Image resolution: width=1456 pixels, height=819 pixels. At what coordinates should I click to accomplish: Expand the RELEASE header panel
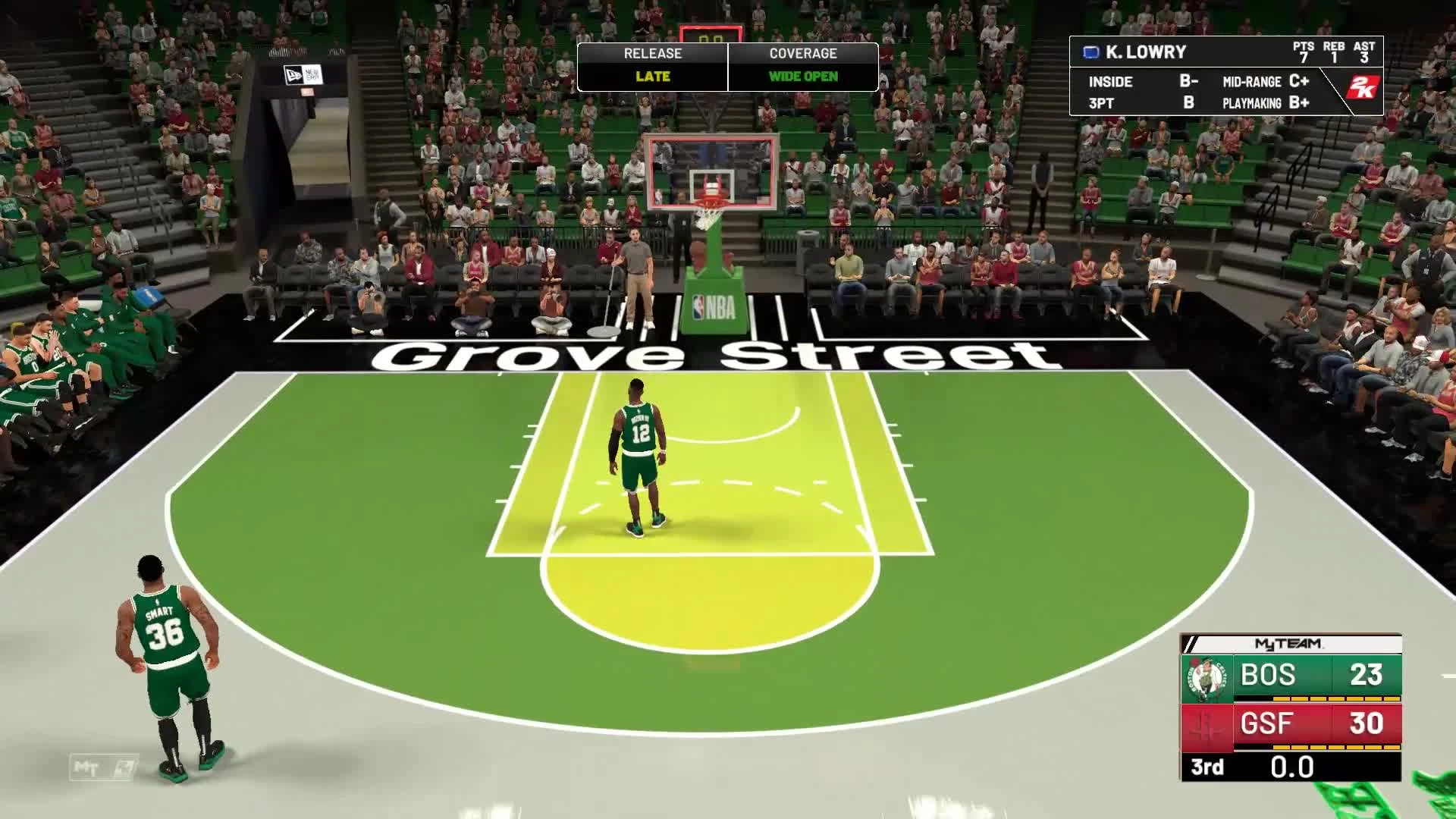click(x=651, y=53)
